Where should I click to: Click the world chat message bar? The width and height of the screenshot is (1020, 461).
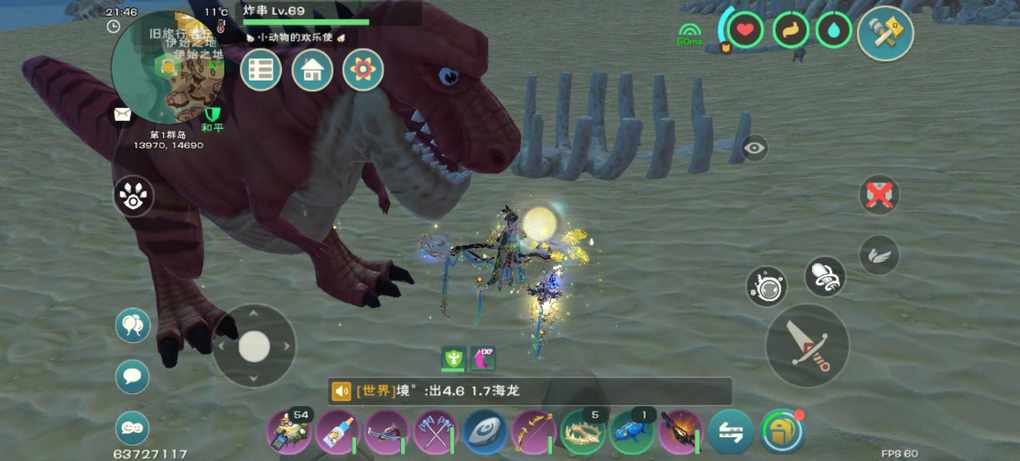pyautogui.click(x=530, y=391)
